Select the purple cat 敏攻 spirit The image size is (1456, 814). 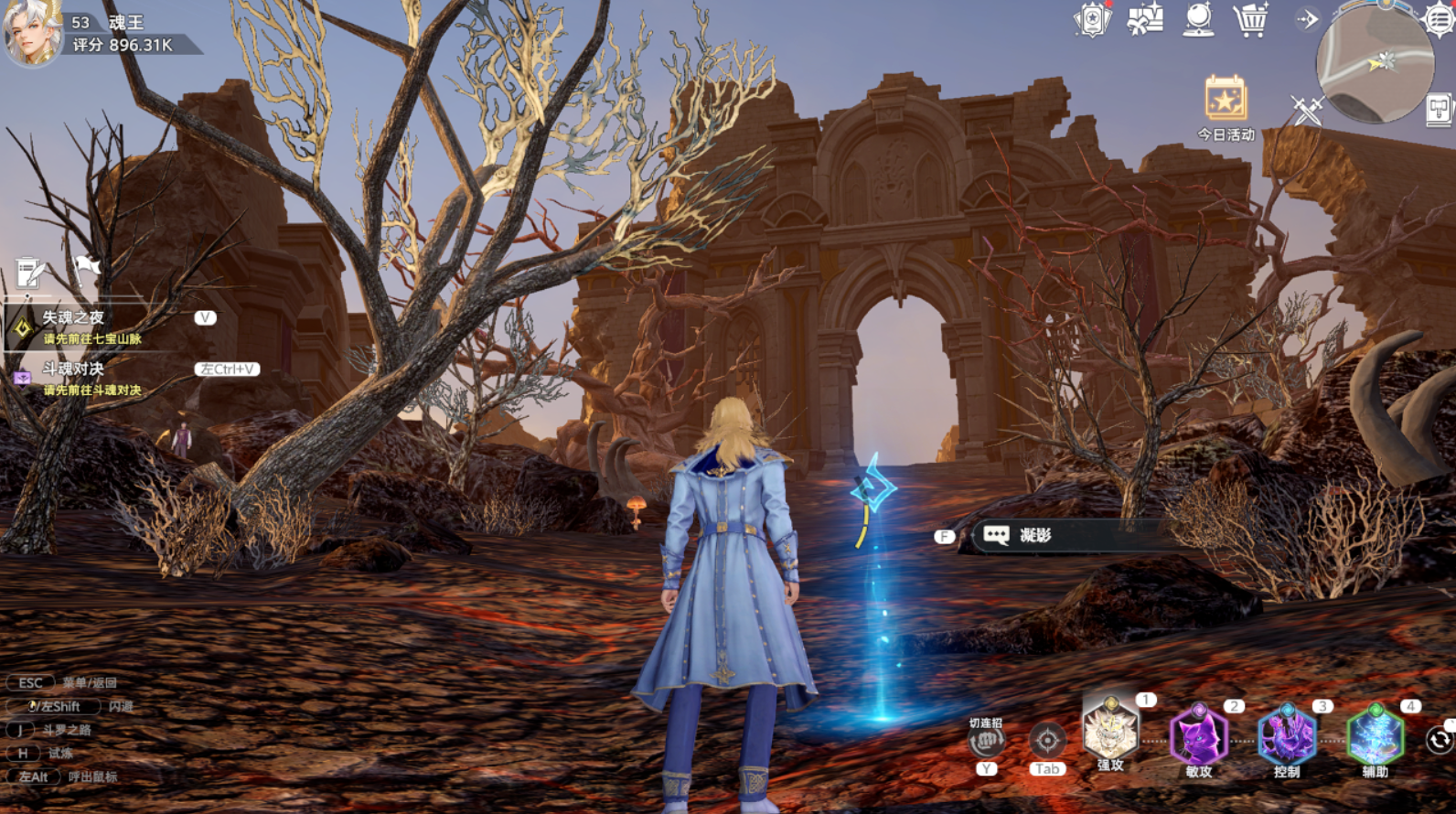tap(1198, 737)
